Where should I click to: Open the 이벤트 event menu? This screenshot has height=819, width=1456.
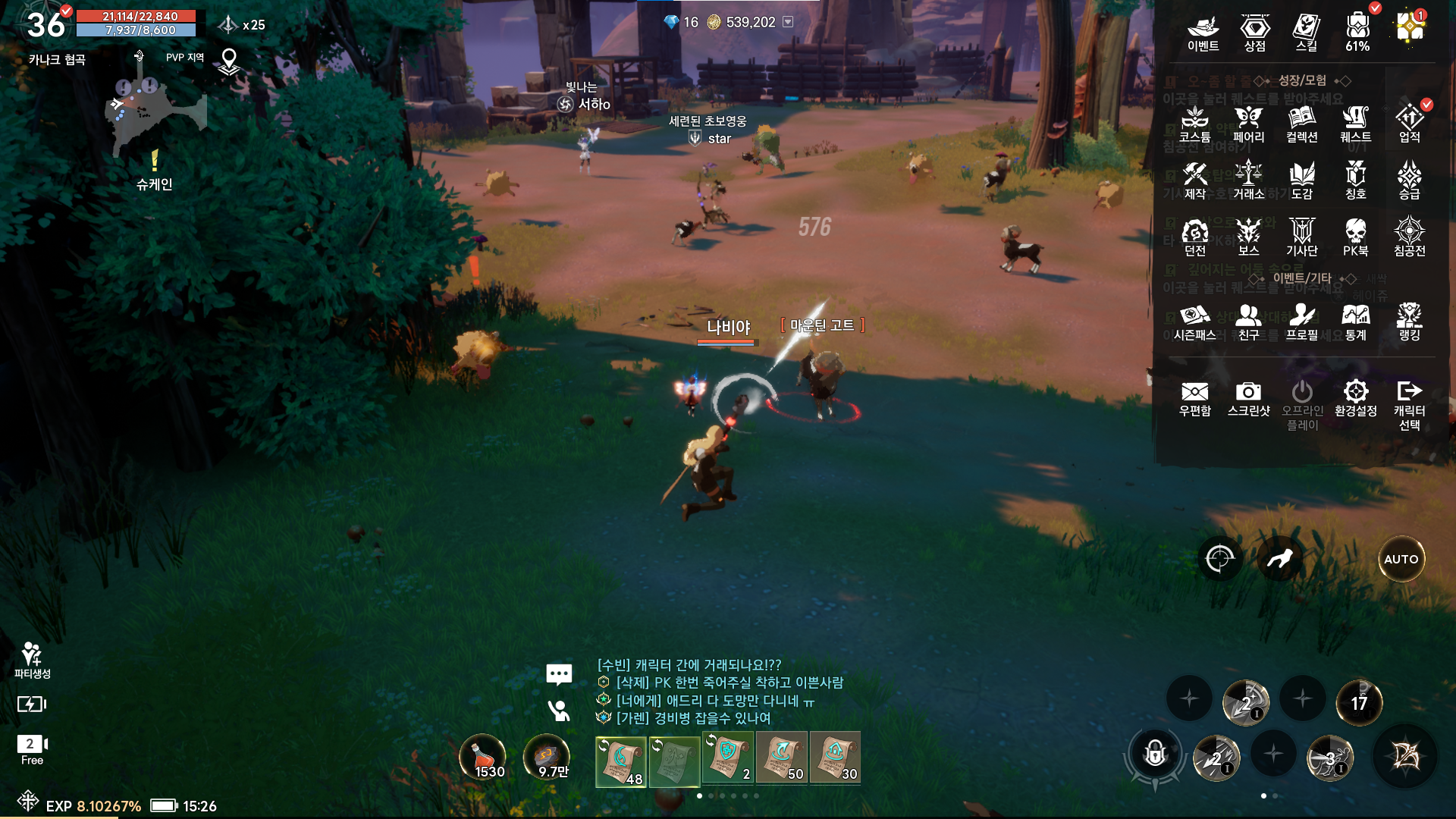coord(1203,32)
